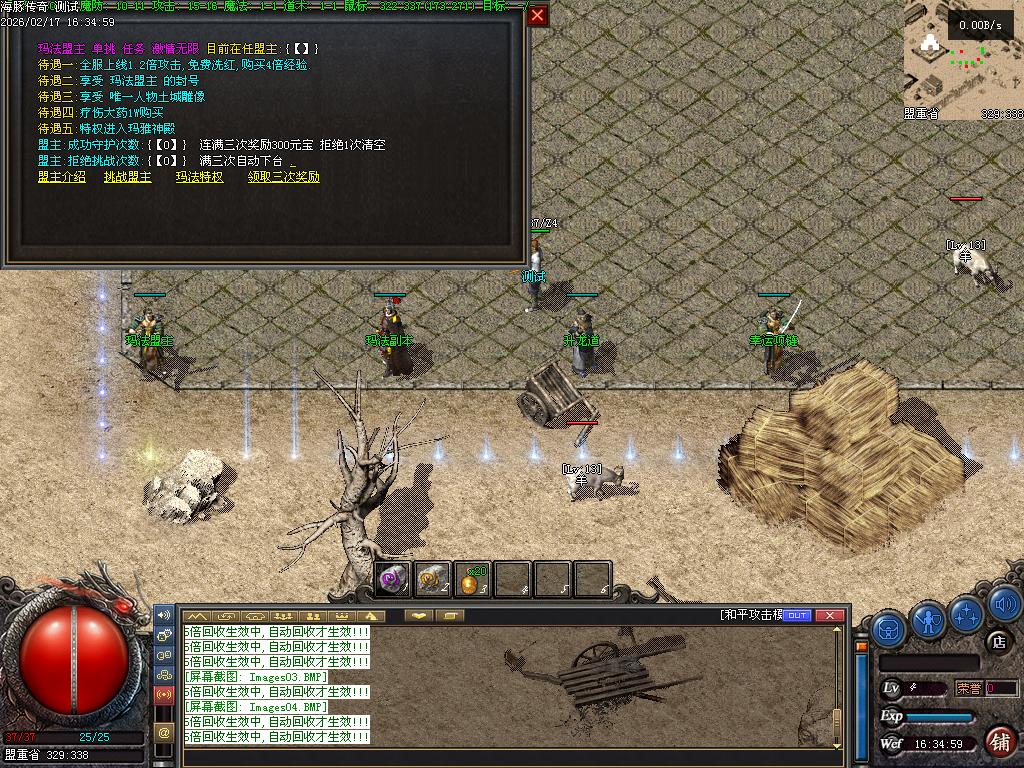Use the purple spiral scroll in hotbar

pyautogui.click(x=393, y=580)
